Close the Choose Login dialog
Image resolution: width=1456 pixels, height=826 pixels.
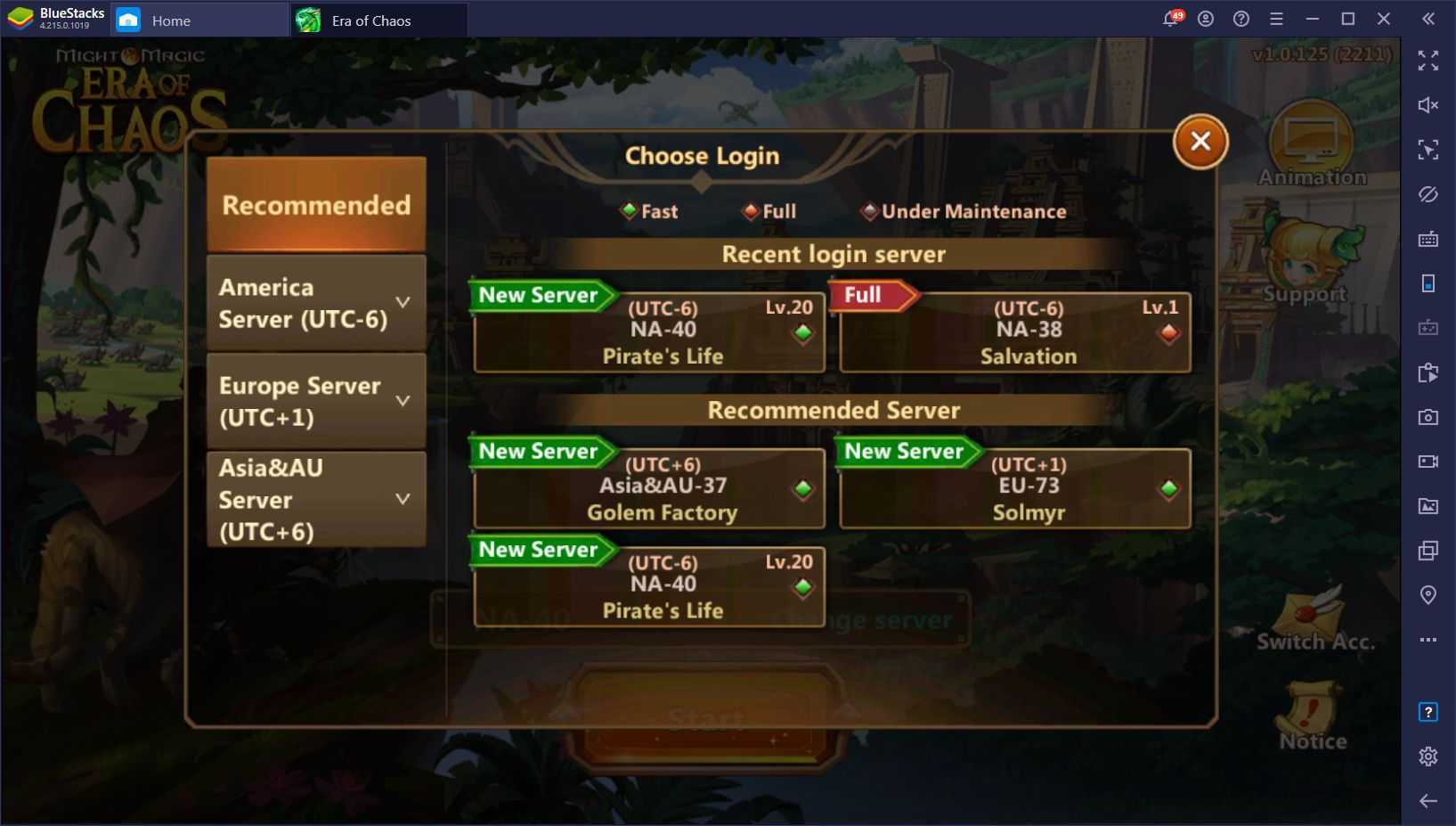click(1200, 142)
